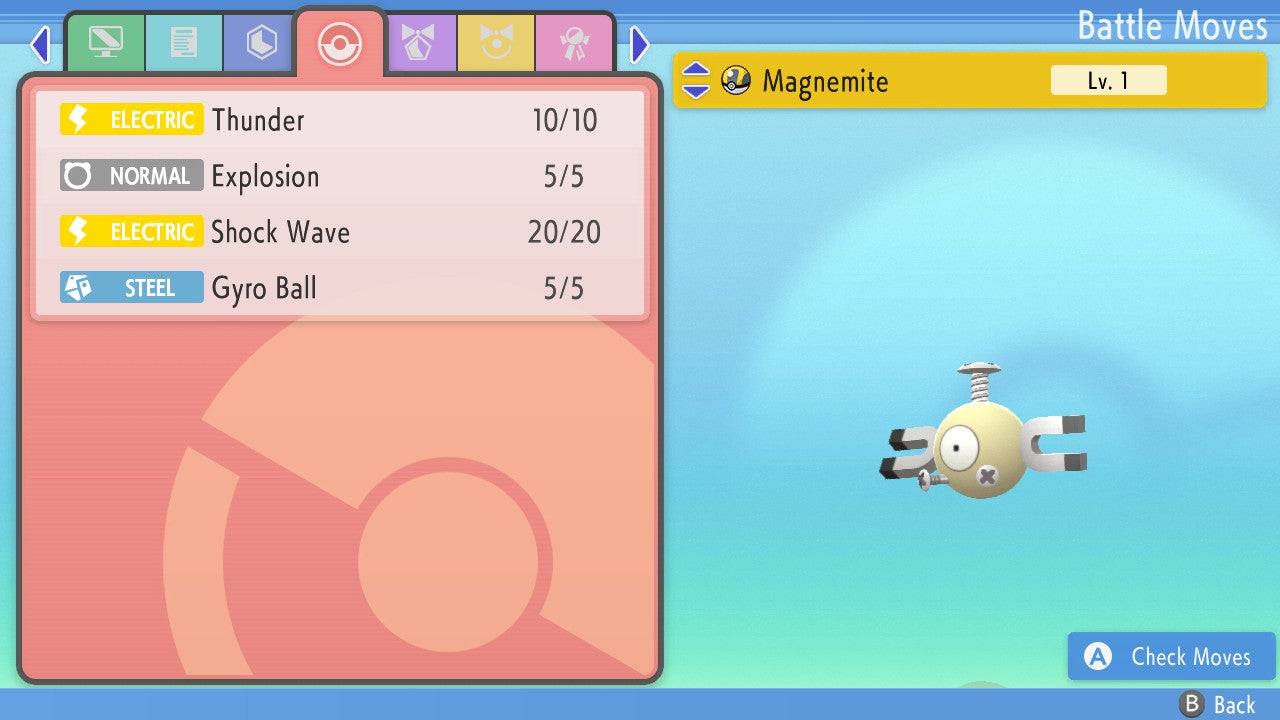Viewport: 1280px width, 720px height.
Task: Click the Poké Ball icon next to Magnemite's name
Action: tap(737, 80)
